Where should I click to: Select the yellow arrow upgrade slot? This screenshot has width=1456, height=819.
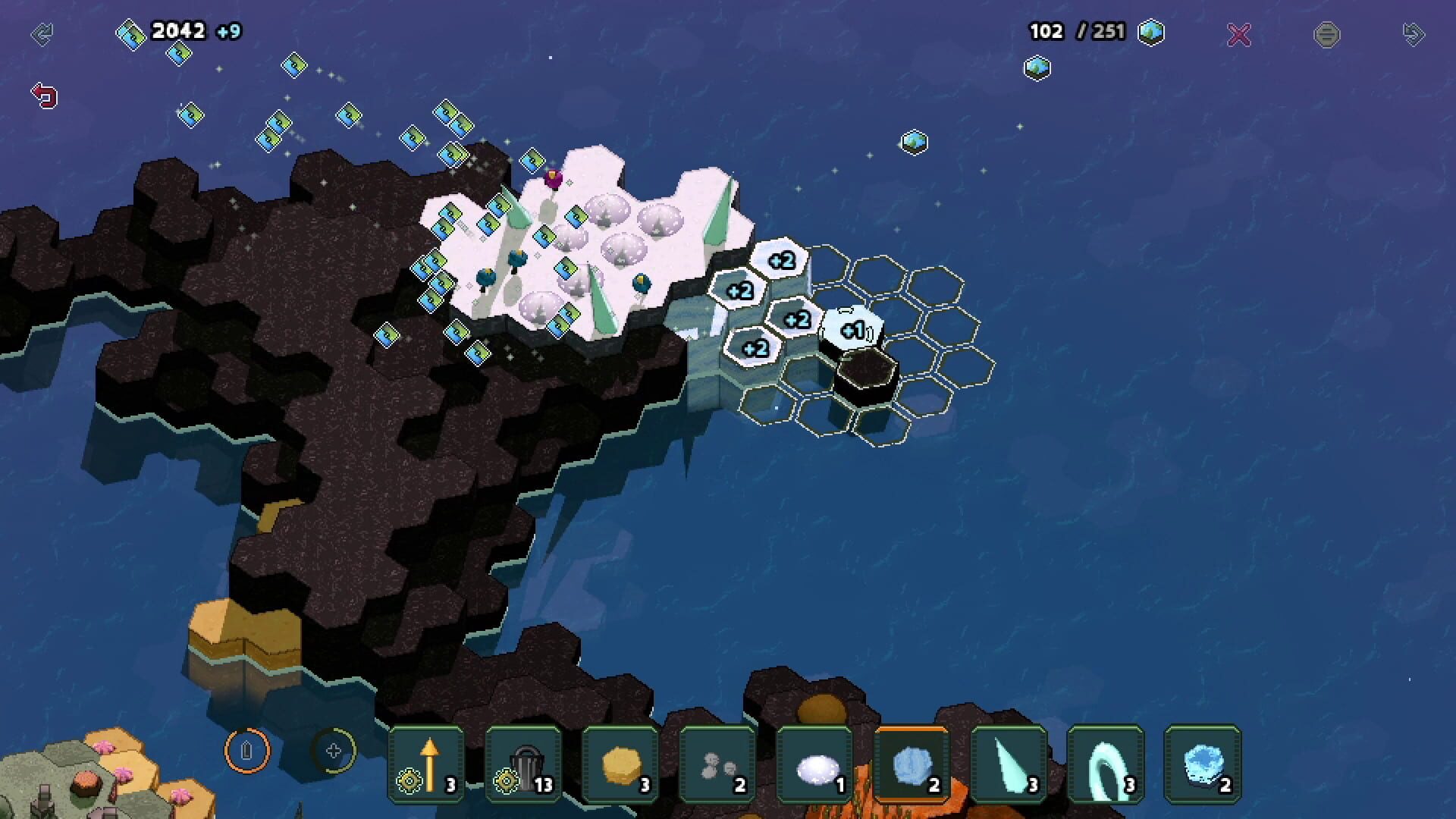426,764
